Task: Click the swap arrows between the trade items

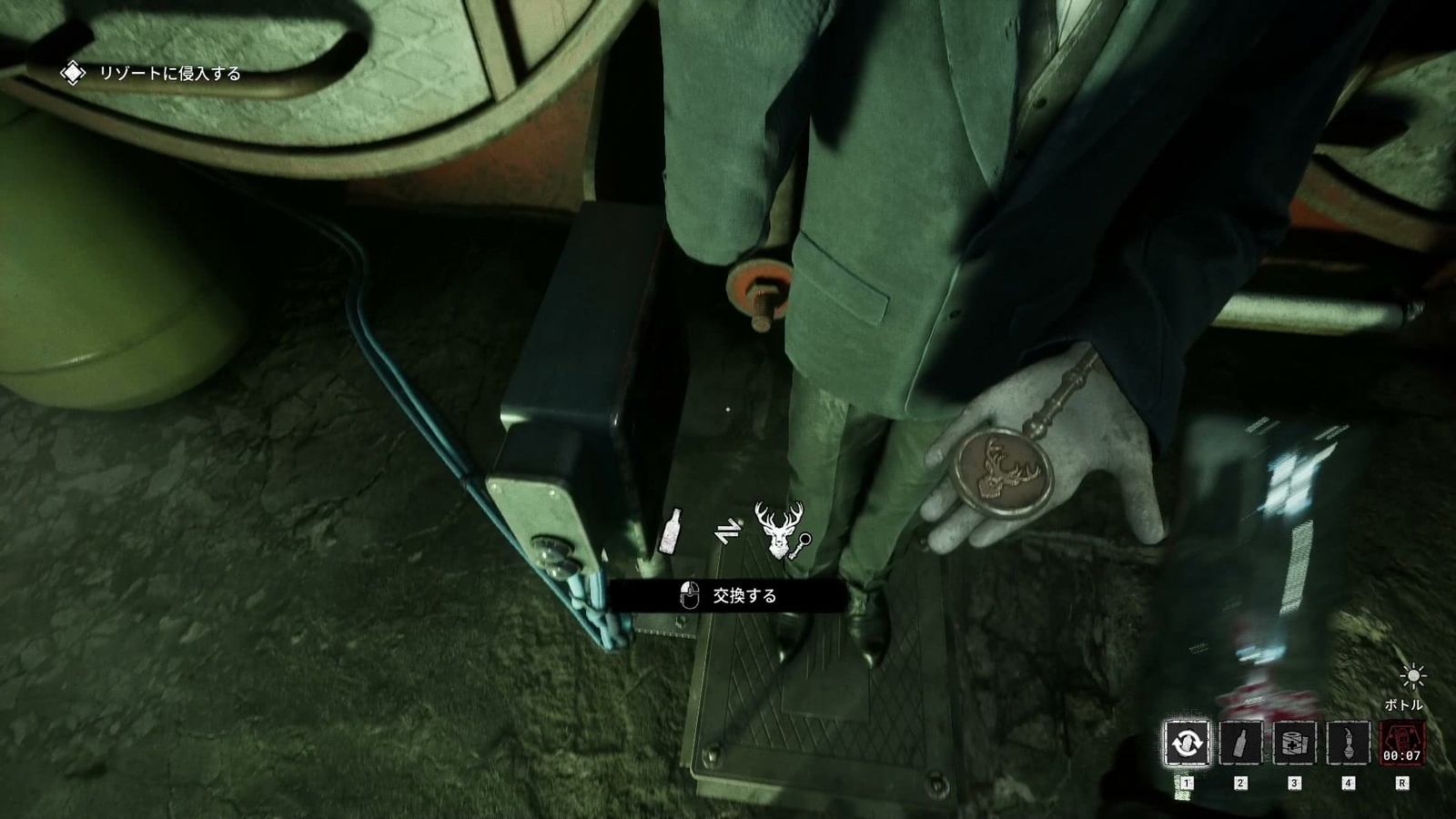Action: (x=729, y=532)
